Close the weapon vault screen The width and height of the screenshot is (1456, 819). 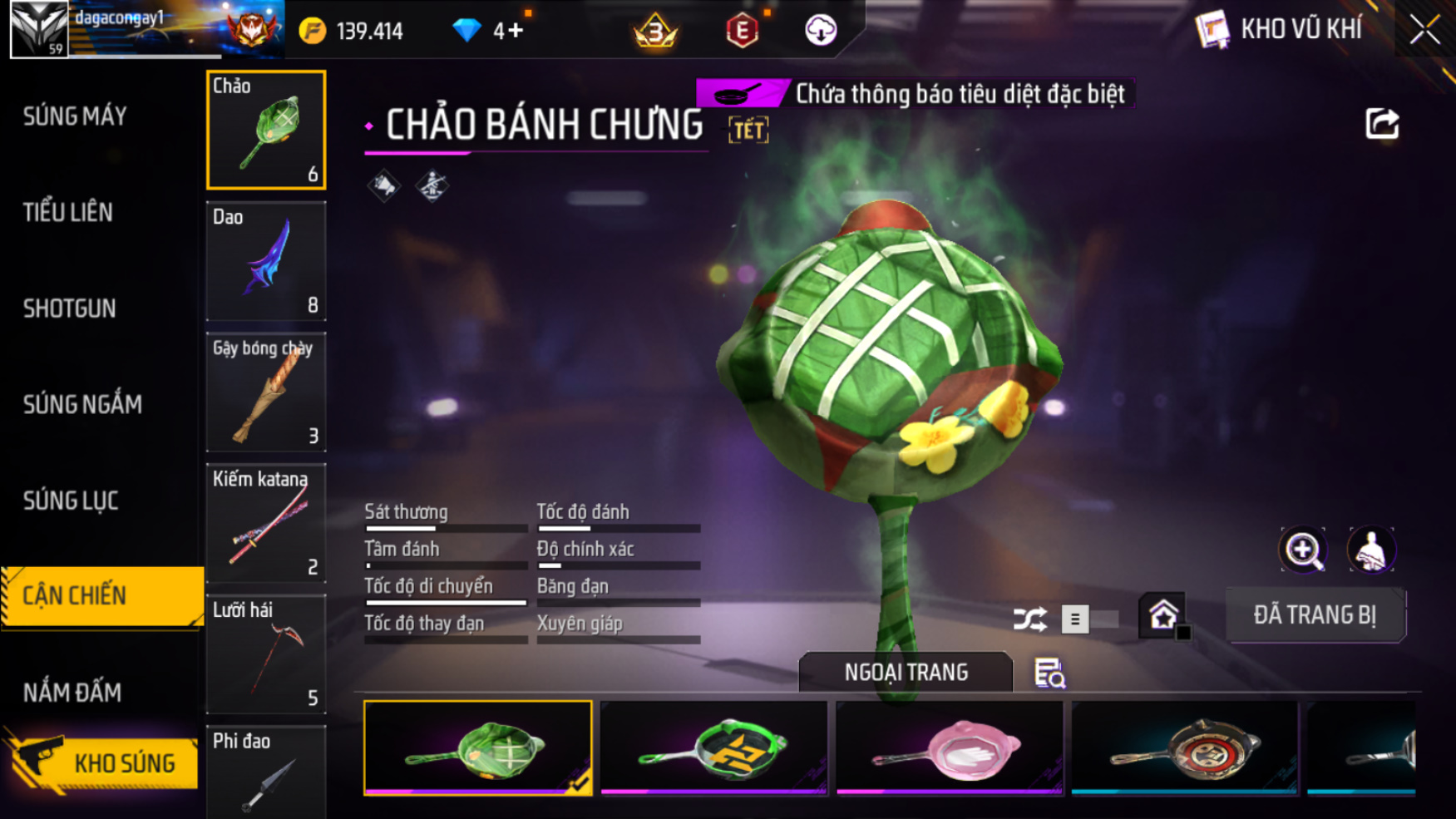[1424, 31]
